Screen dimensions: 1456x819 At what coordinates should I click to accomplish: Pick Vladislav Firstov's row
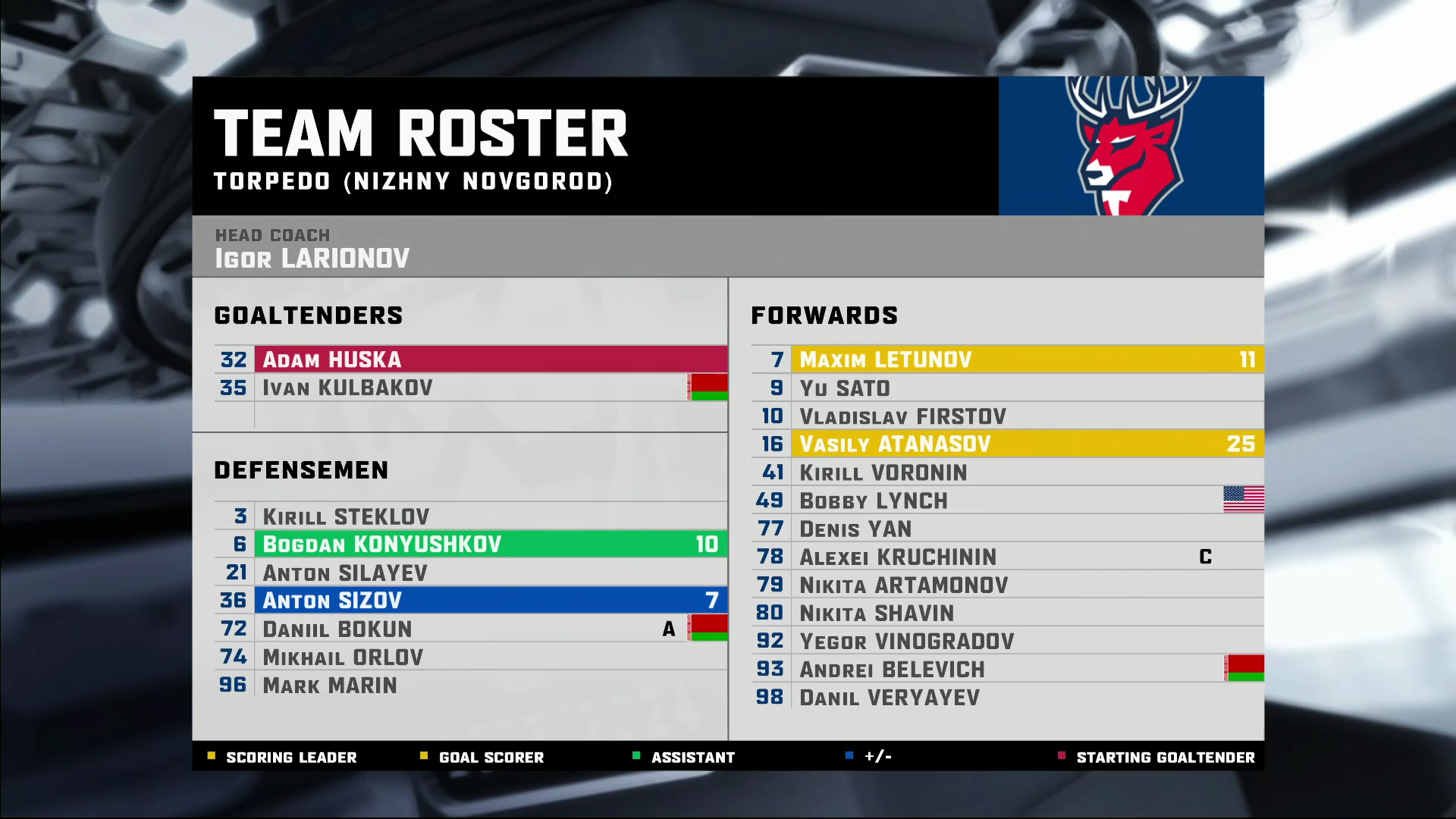[x=1007, y=416]
